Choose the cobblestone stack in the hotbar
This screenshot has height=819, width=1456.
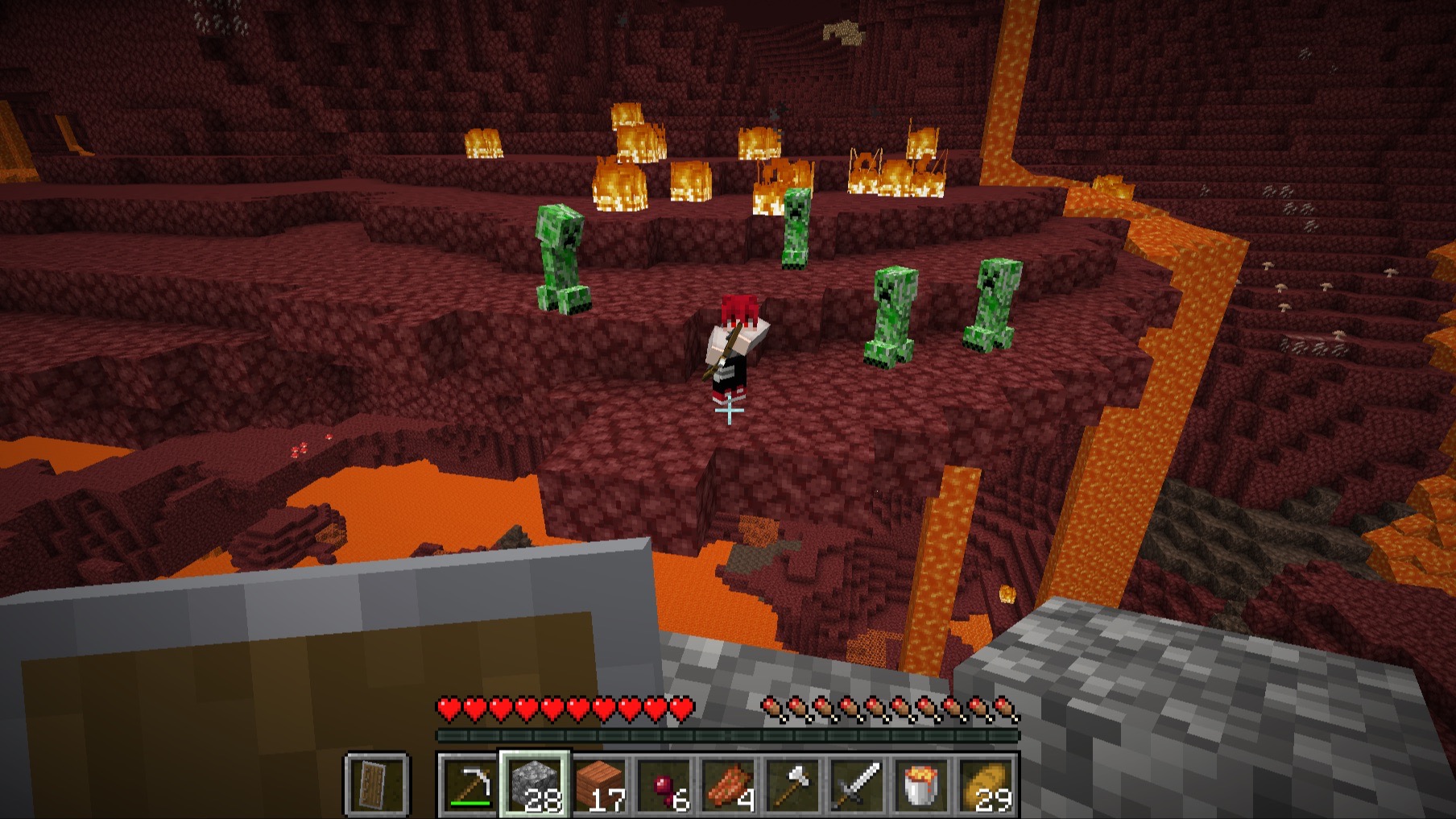(536, 785)
